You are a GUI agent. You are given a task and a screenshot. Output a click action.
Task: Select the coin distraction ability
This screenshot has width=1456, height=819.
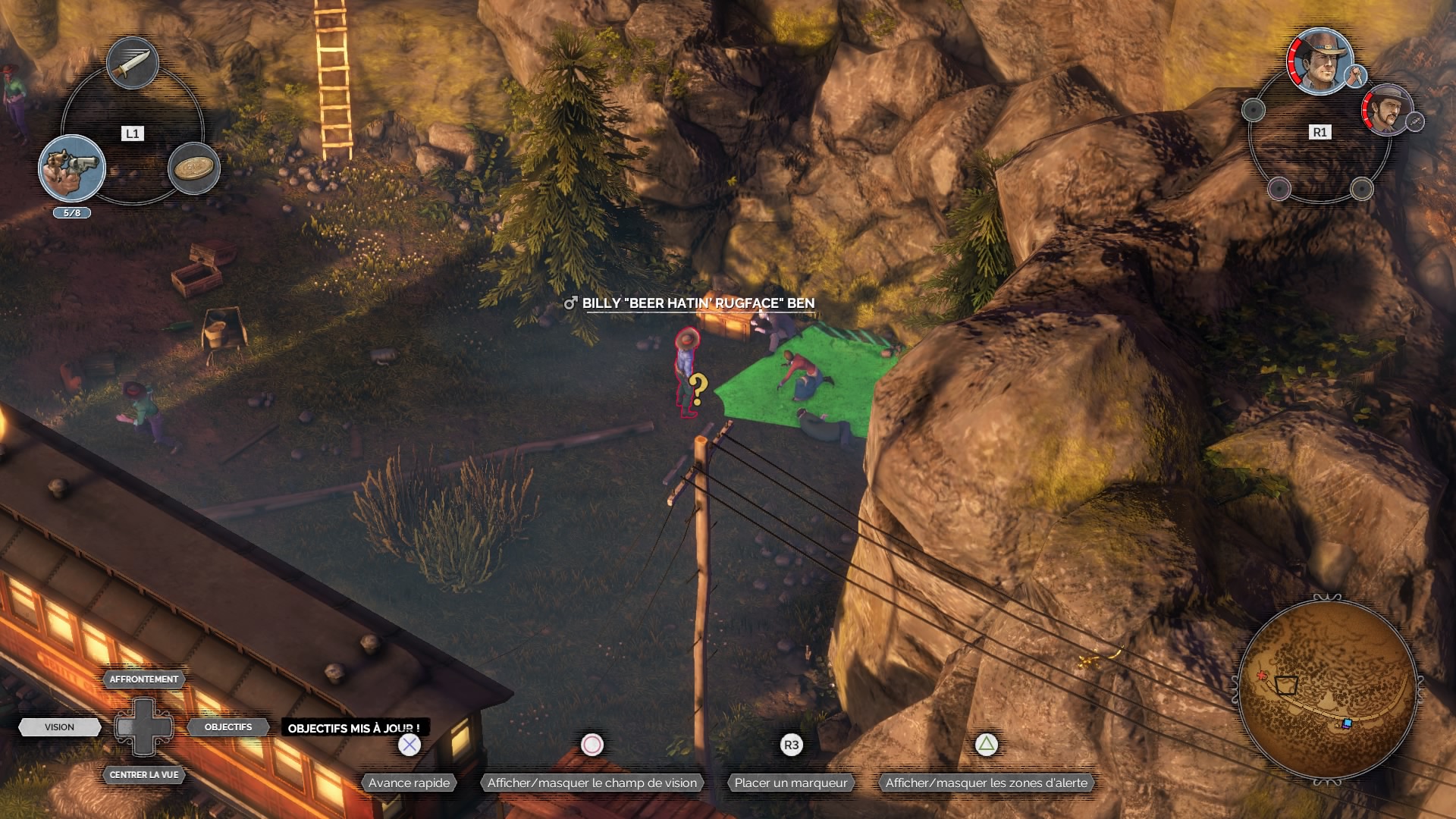click(194, 168)
